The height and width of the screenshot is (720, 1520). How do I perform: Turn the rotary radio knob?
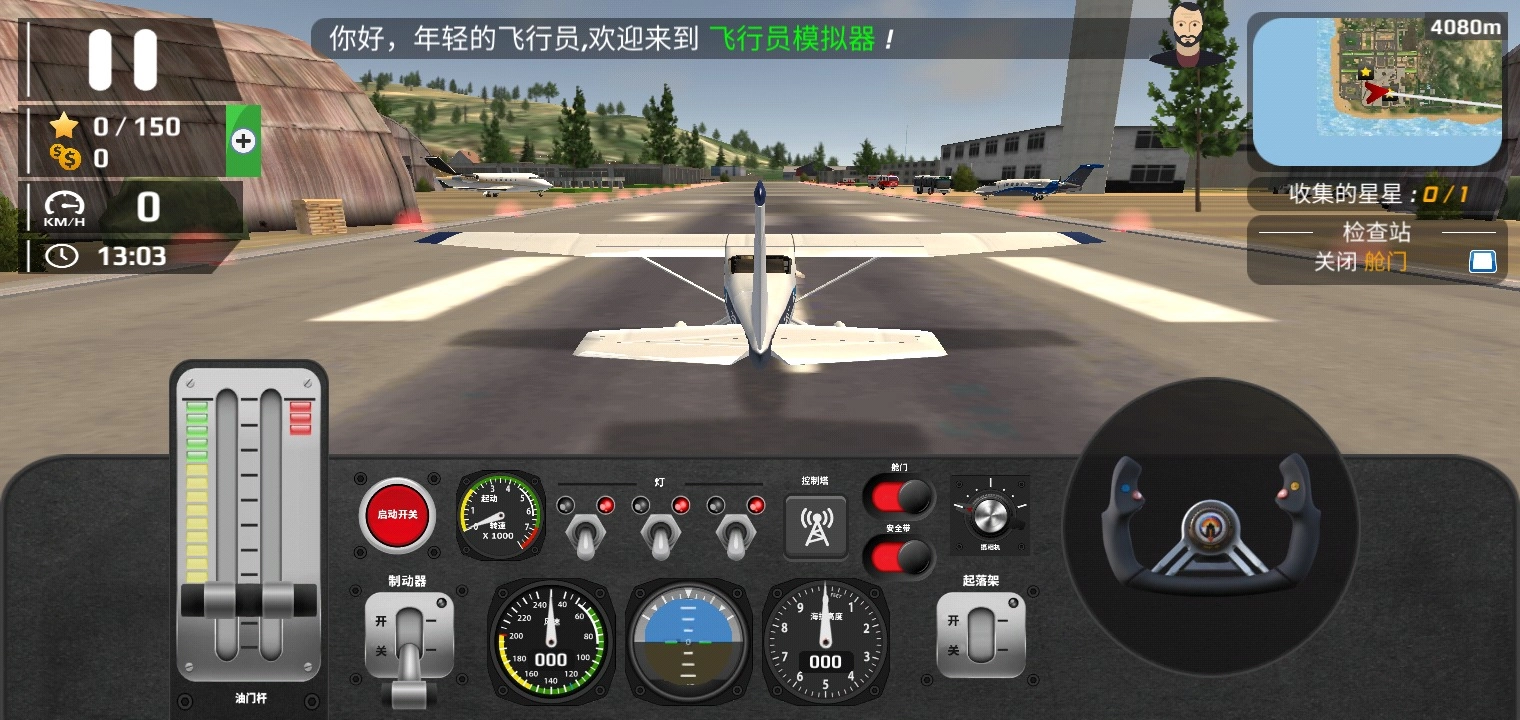pos(991,514)
